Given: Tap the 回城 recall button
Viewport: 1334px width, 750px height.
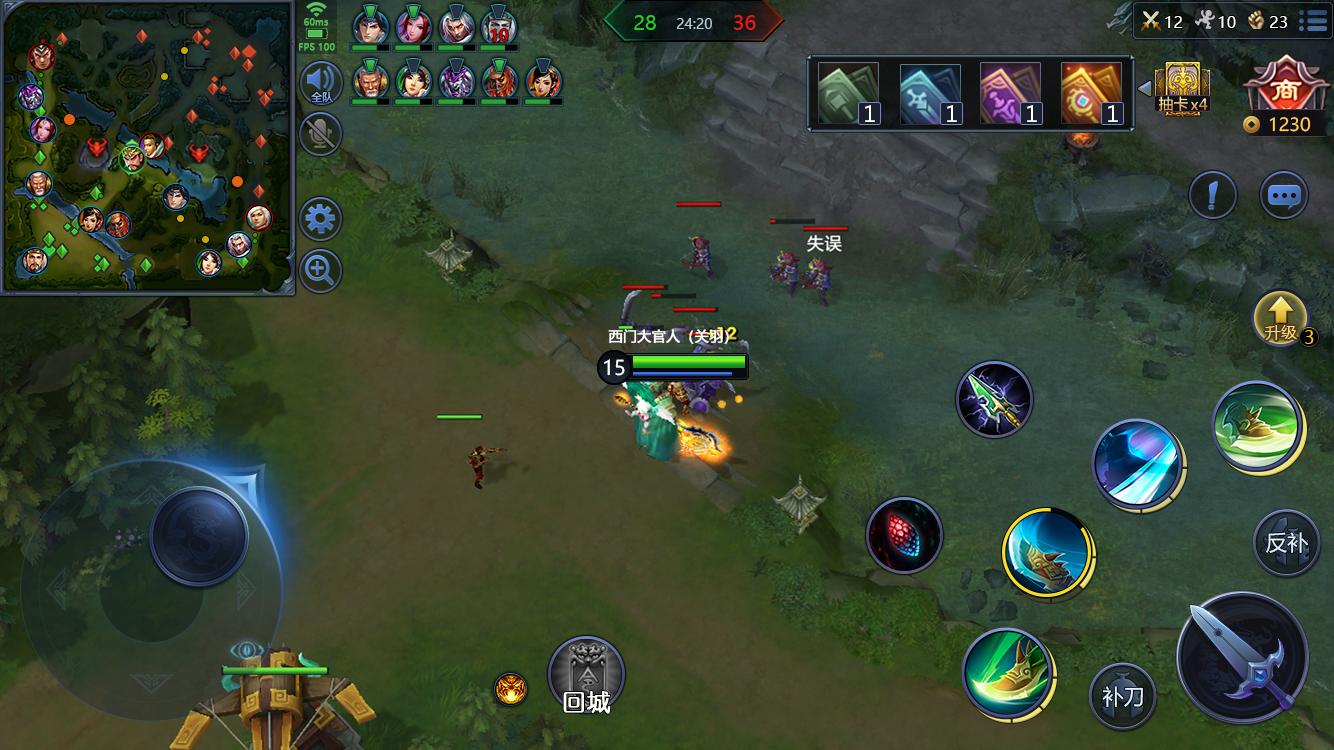Looking at the screenshot, I should point(587,676).
